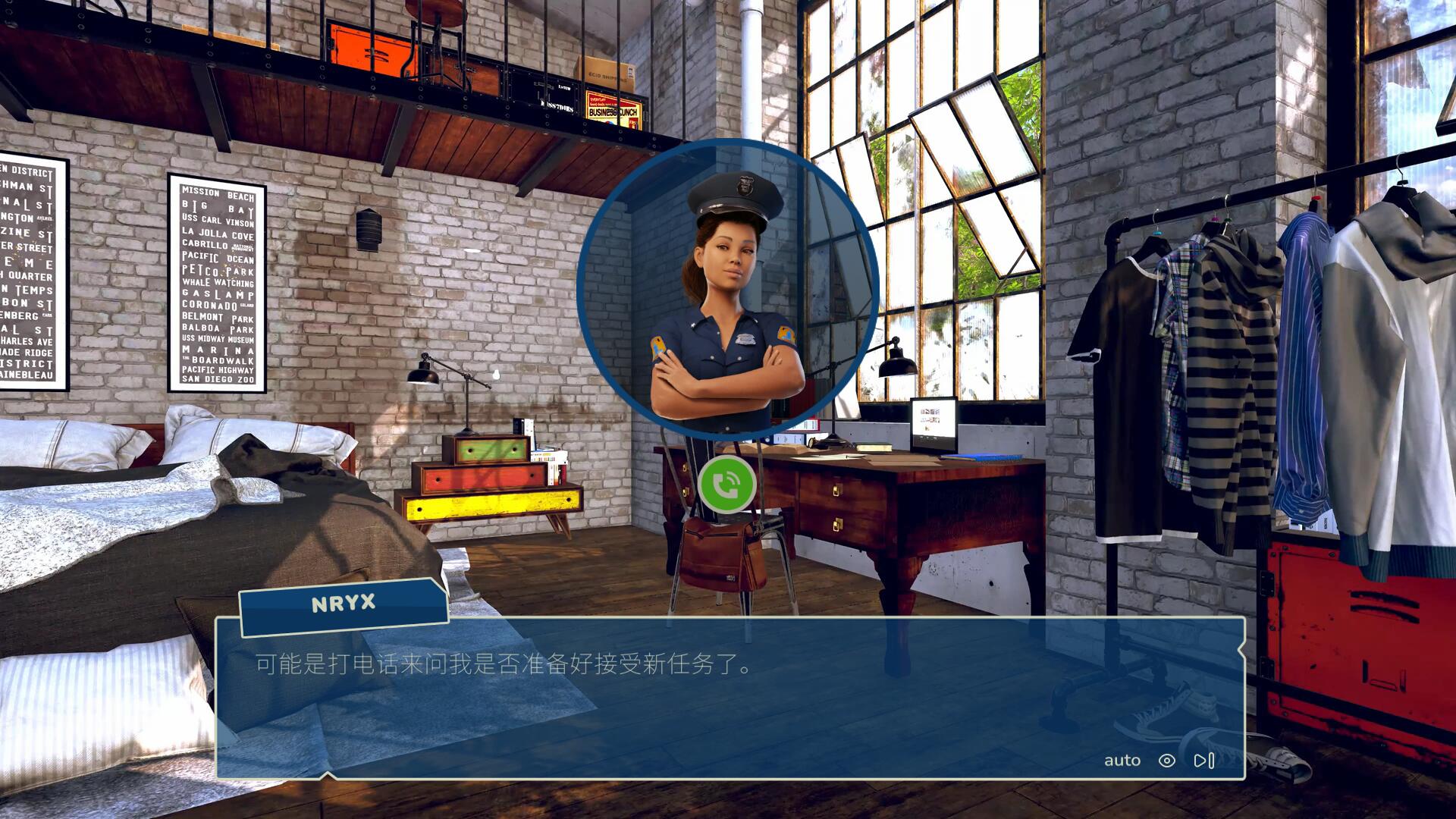This screenshot has width=1456, height=819.
Task: Click the fast-forward skip icon
Action: click(1203, 760)
